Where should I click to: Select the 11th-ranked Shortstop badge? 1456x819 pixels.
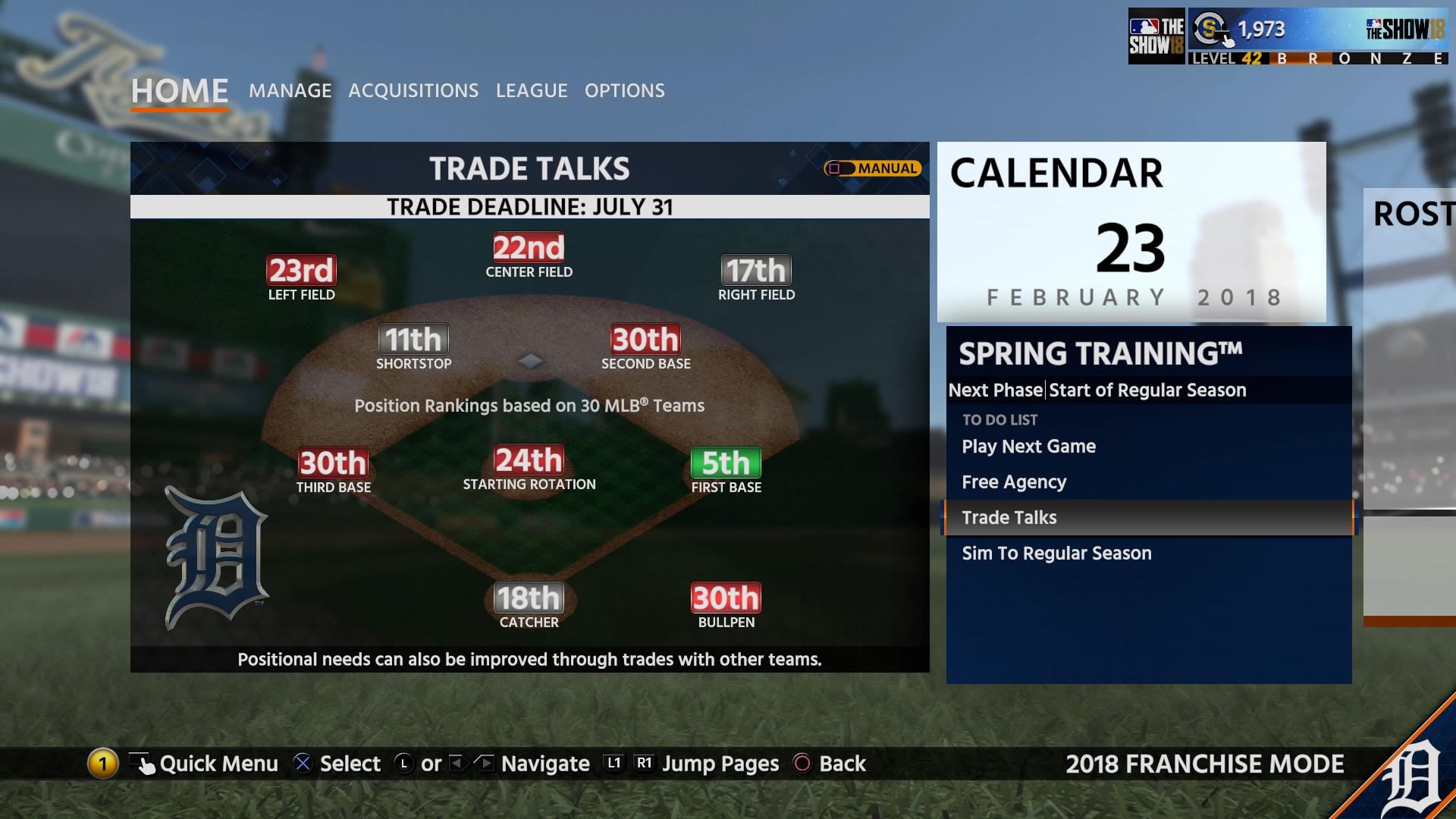point(414,340)
